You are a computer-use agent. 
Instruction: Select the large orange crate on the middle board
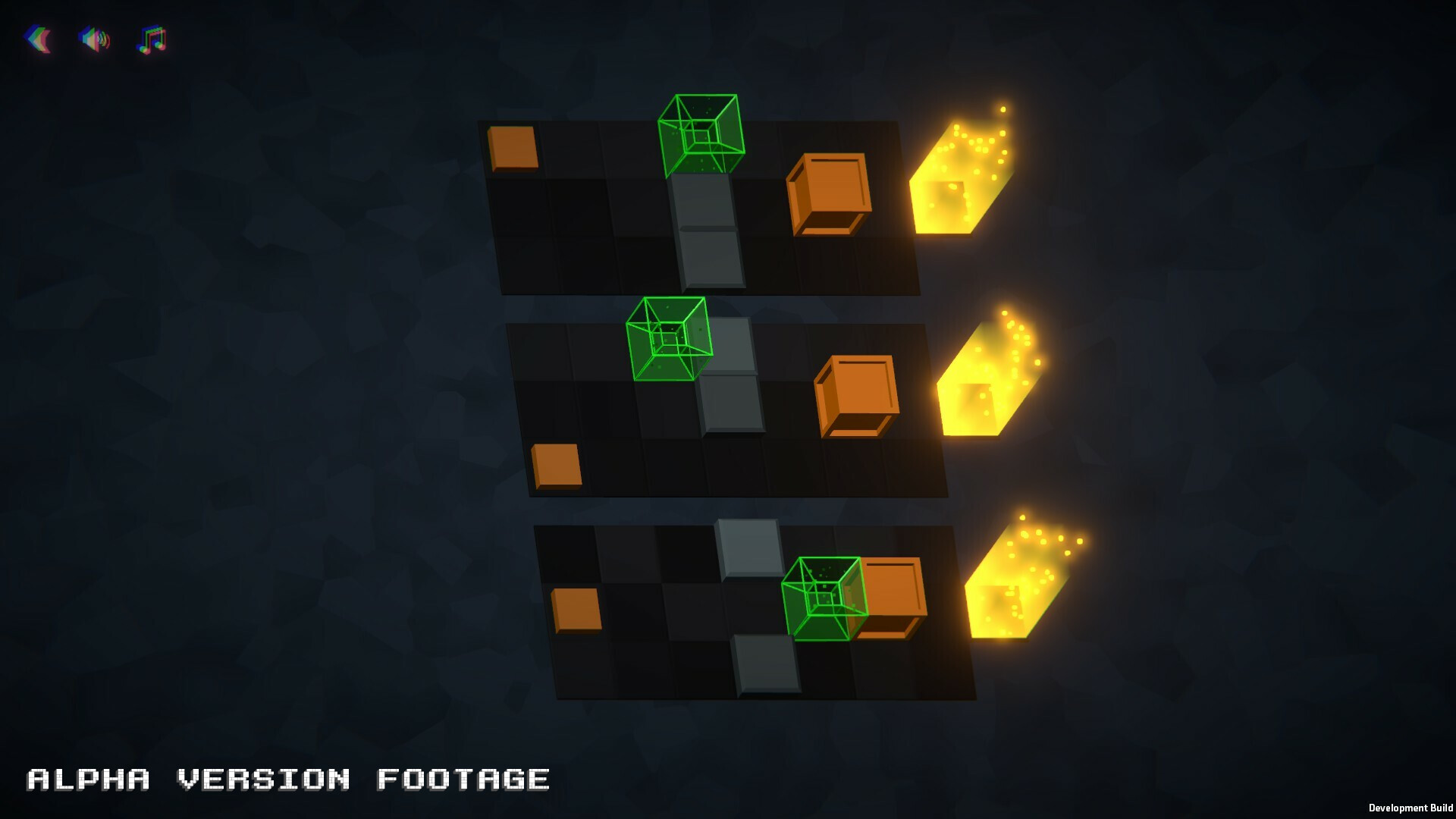[857, 394]
